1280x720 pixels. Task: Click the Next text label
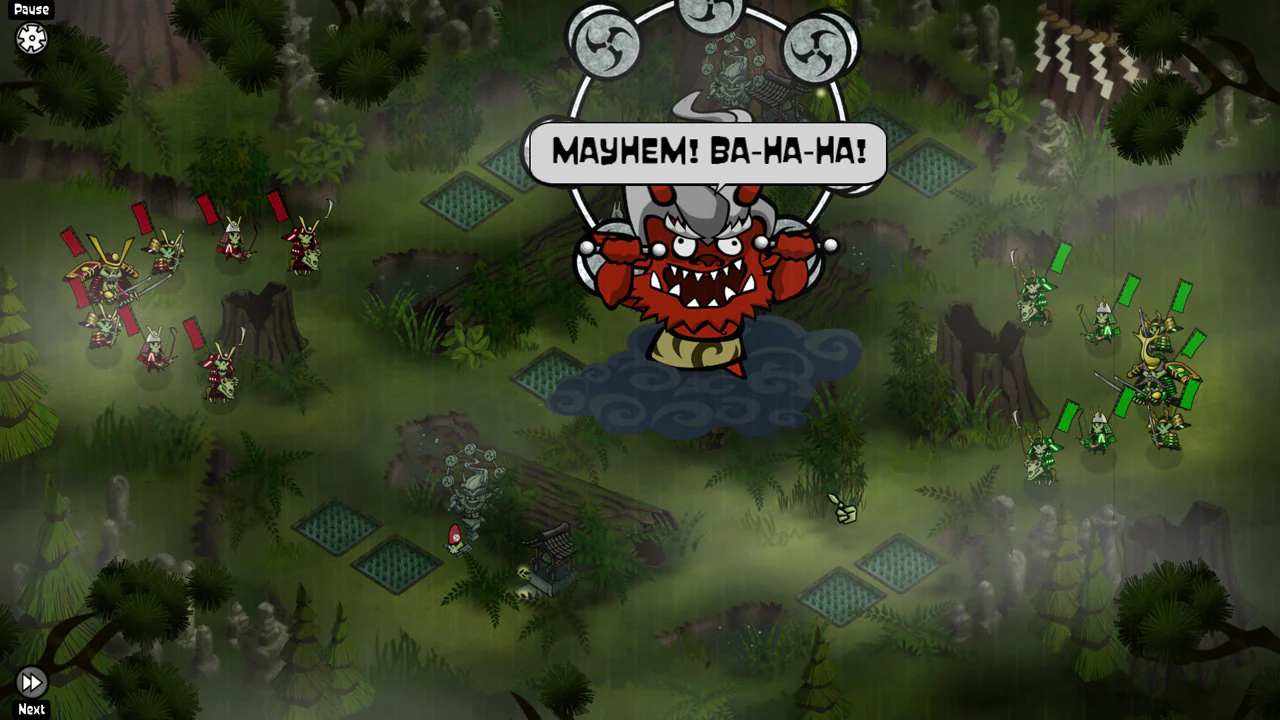click(31, 709)
